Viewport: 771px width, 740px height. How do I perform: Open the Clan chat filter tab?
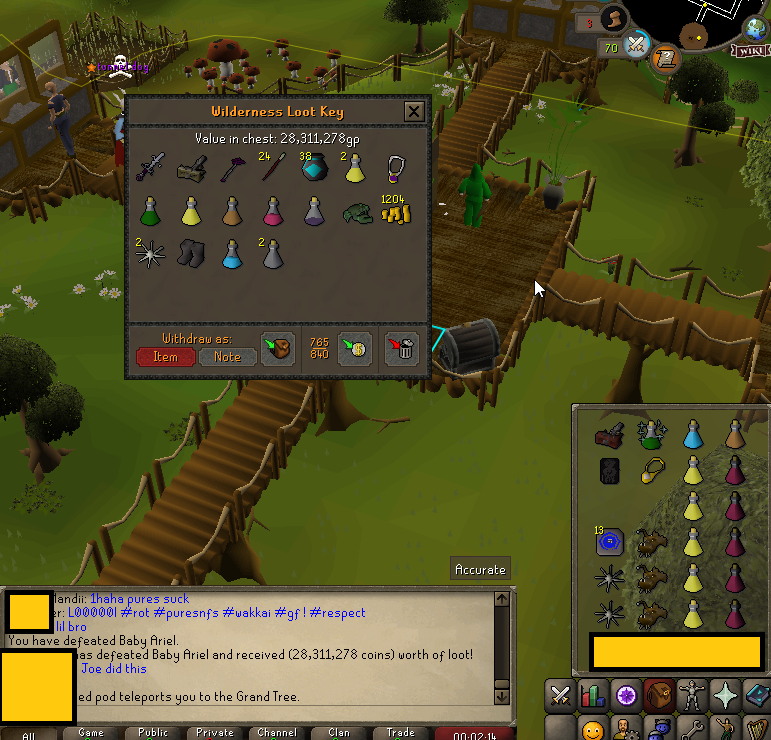tap(339, 733)
